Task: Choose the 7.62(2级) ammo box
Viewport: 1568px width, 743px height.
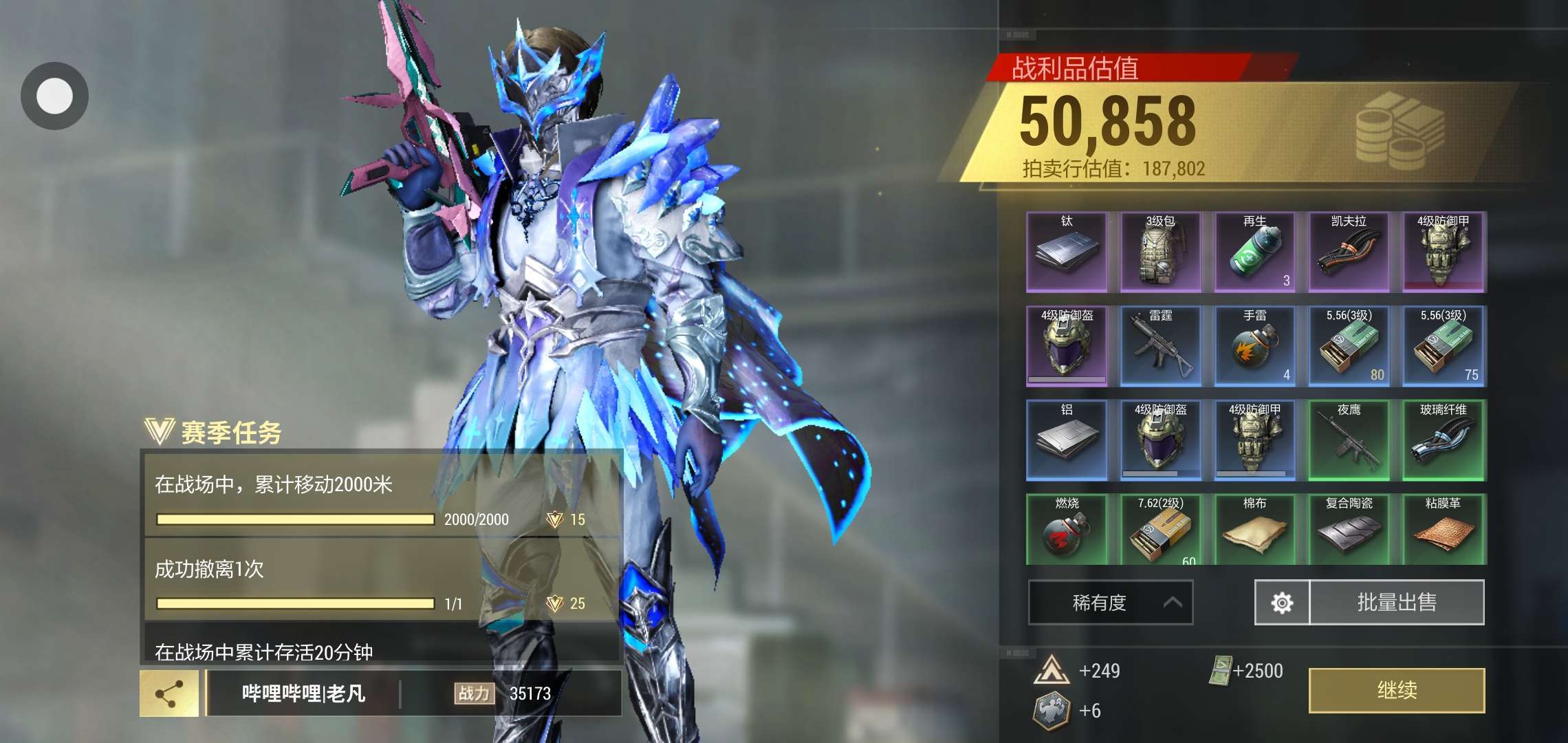Action: [x=1161, y=530]
